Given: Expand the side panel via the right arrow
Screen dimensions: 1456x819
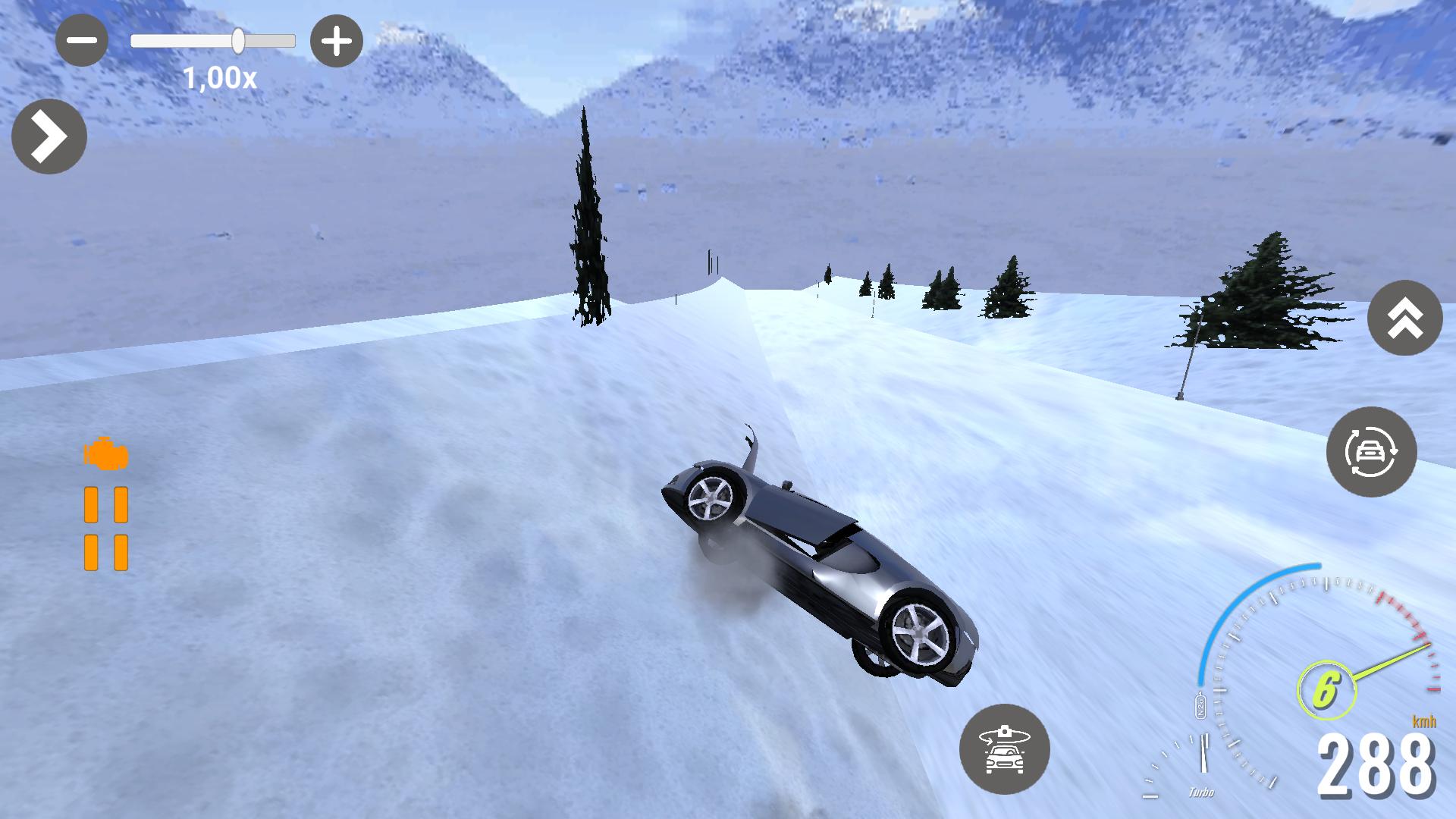Looking at the screenshot, I should pyautogui.click(x=49, y=136).
